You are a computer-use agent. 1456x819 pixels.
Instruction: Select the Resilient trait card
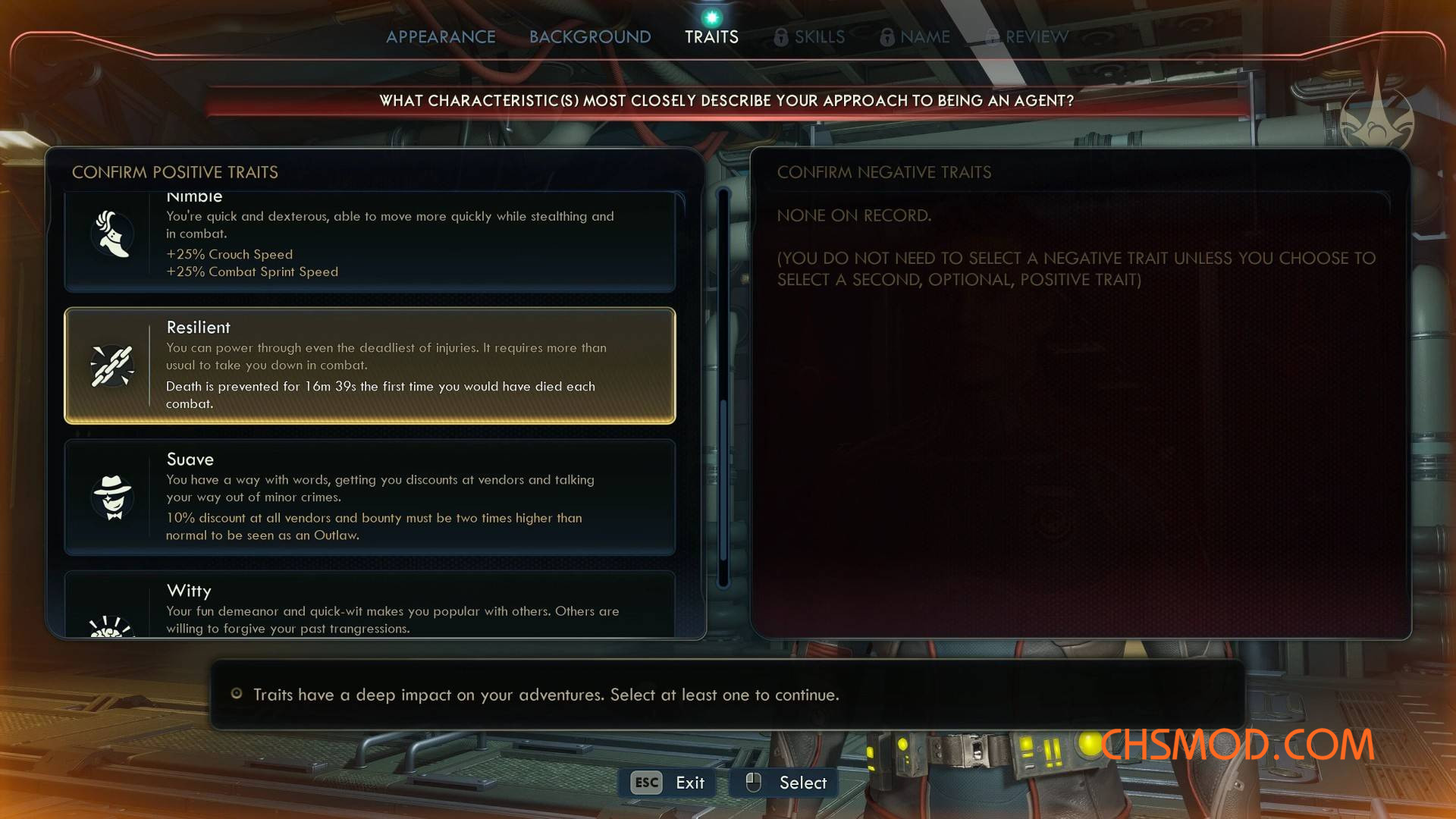(x=370, y=366)
